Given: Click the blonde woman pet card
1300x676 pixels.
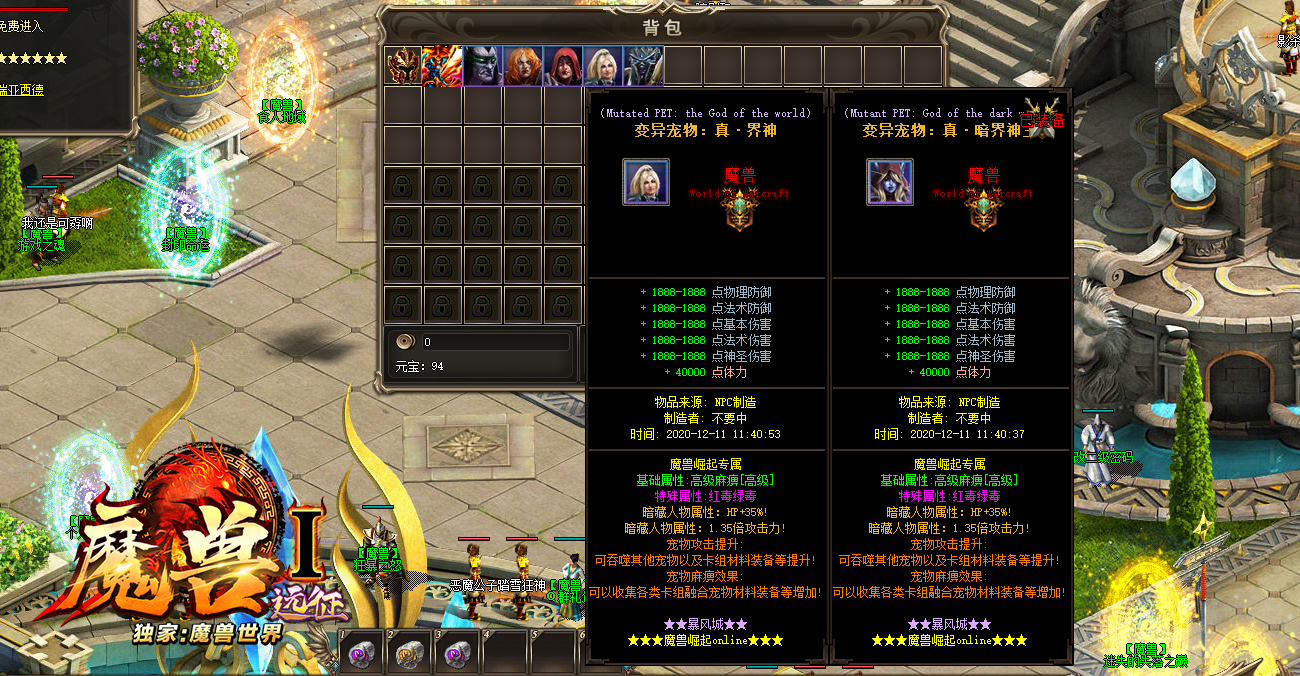Looking at the screenshot, I should (602, 66).
